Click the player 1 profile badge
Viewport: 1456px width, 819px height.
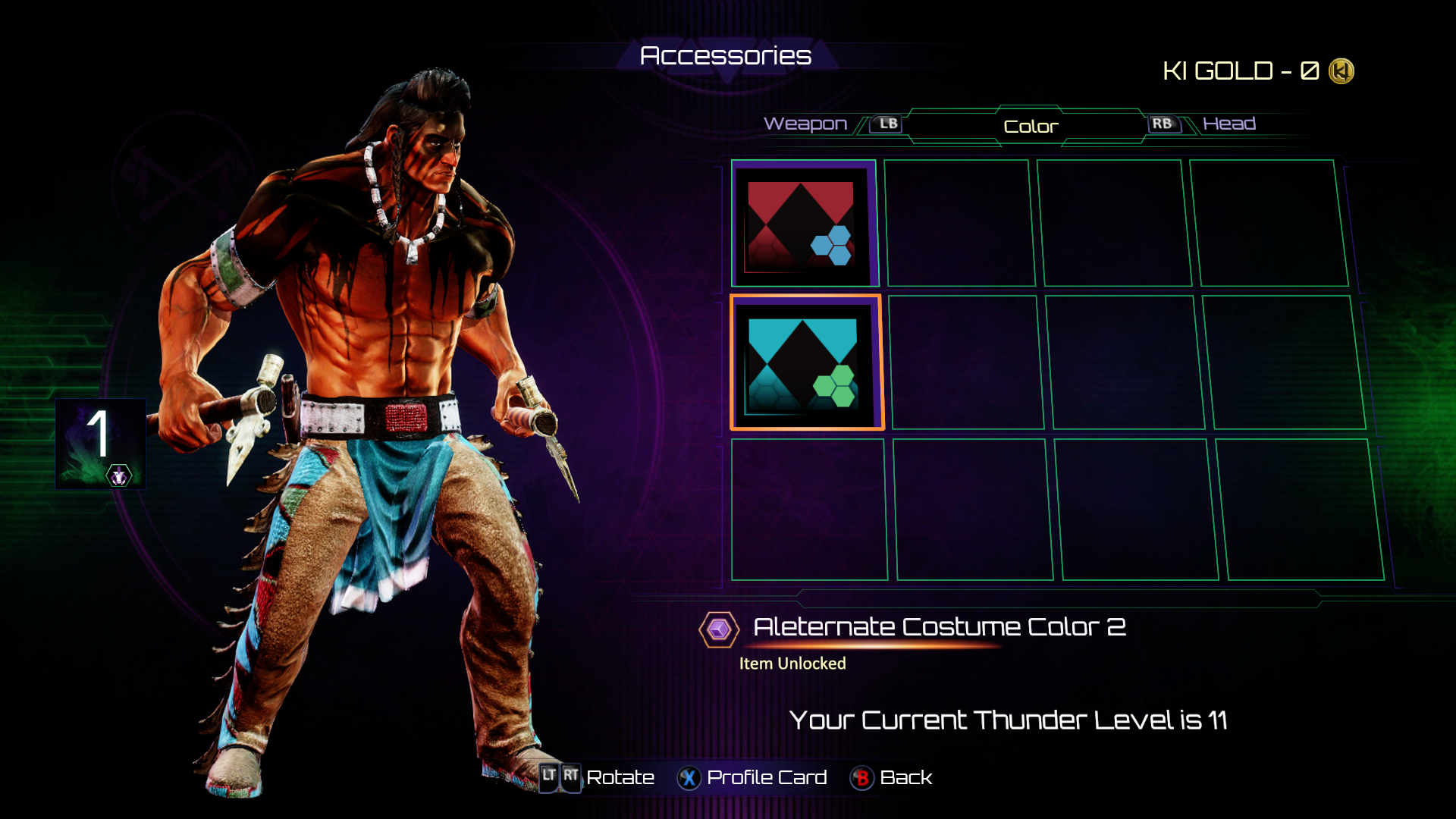[100, 444]
